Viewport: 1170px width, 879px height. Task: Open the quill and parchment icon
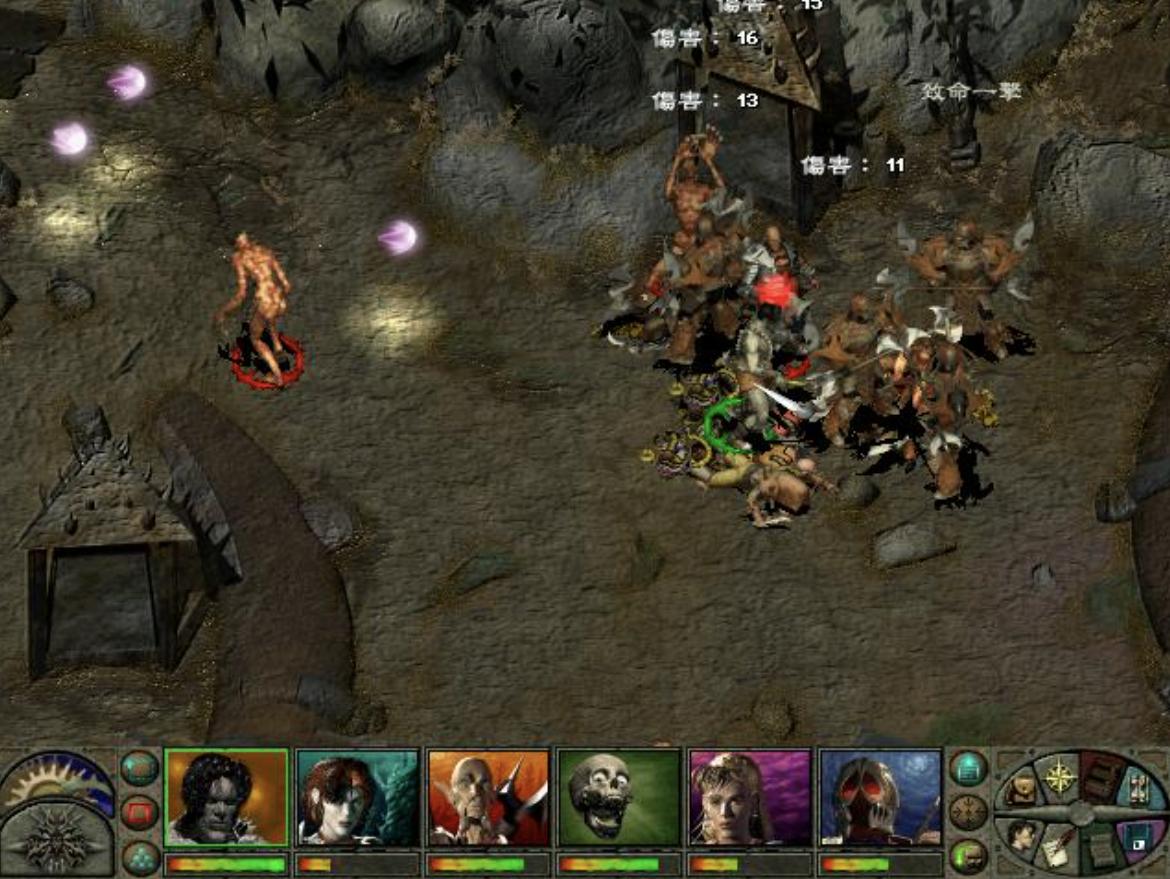[1058, 850]
